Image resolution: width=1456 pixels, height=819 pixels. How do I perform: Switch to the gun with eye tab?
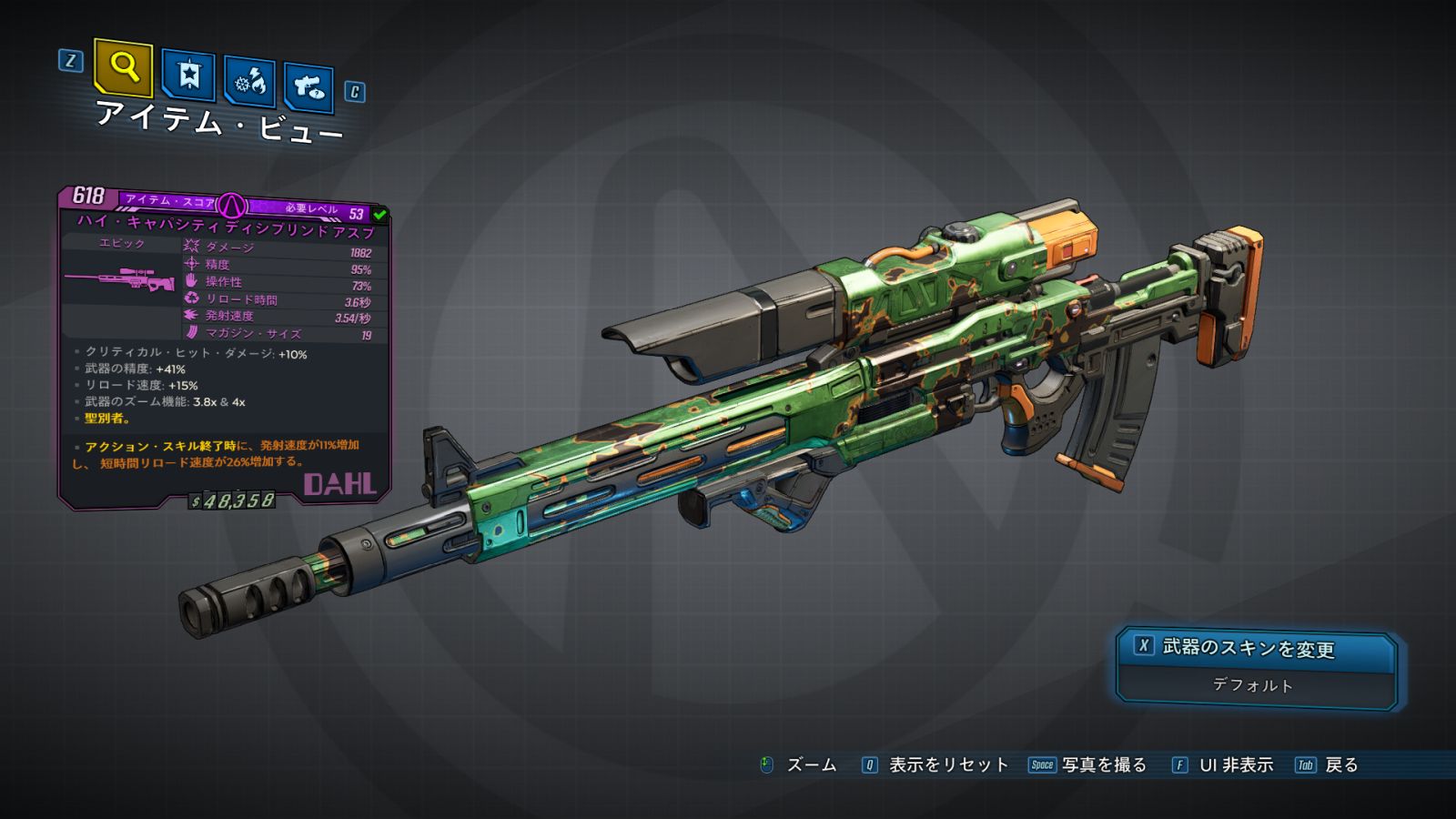pyautogui.click(x=308, y=87)
